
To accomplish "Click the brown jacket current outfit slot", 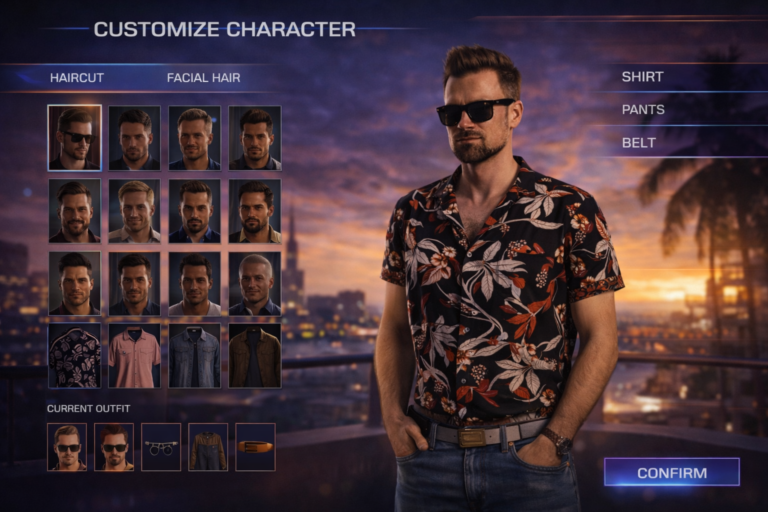I will pyautogui.click(x=208, y=446).
